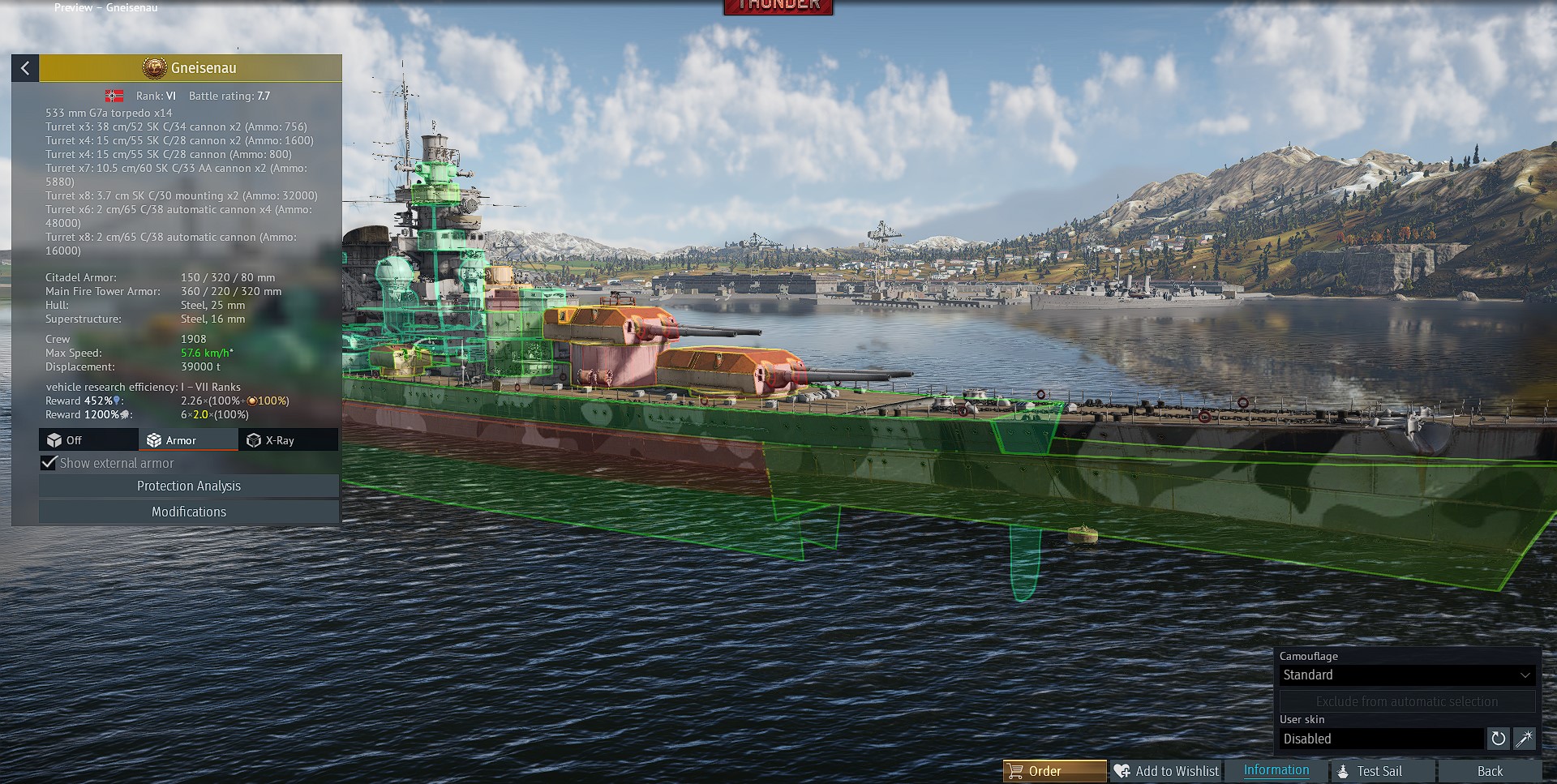The height and width of the screenshot is (784, 1557).
Task: Open the Camouflage dropdown set to Standard
Action: [x=1407, y=675]
